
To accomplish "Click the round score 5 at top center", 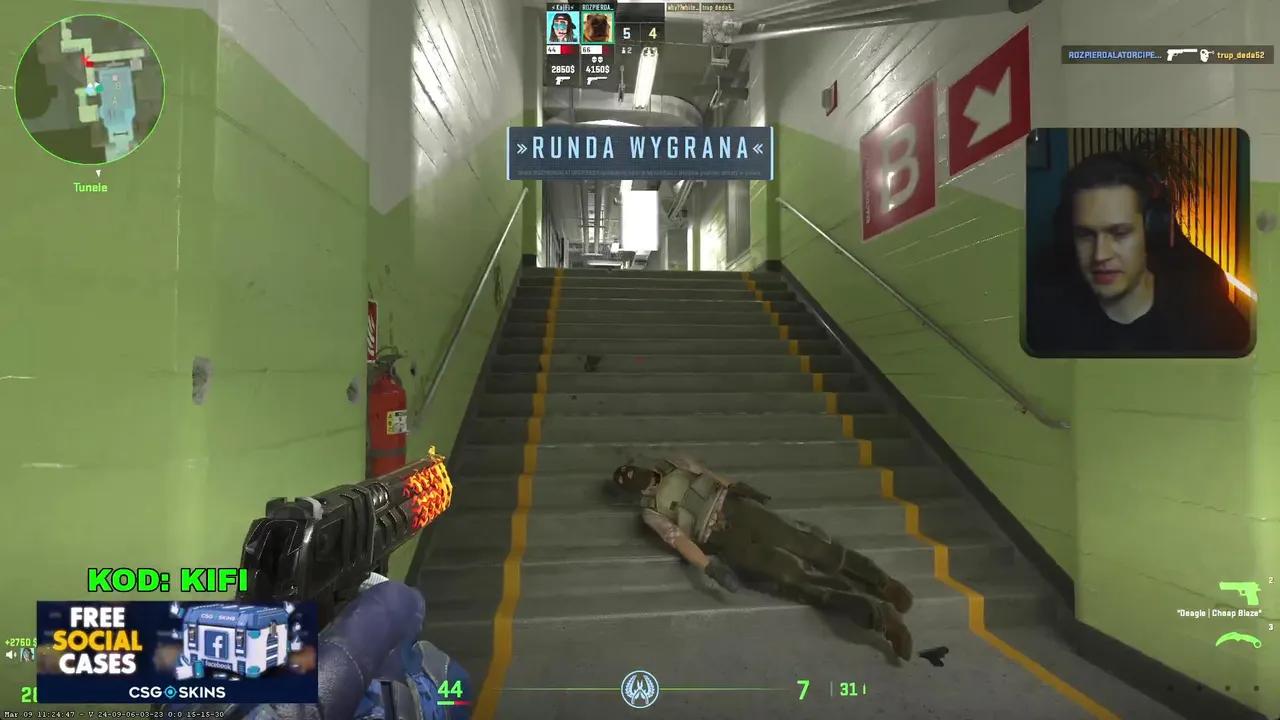I will coord(627,34).
